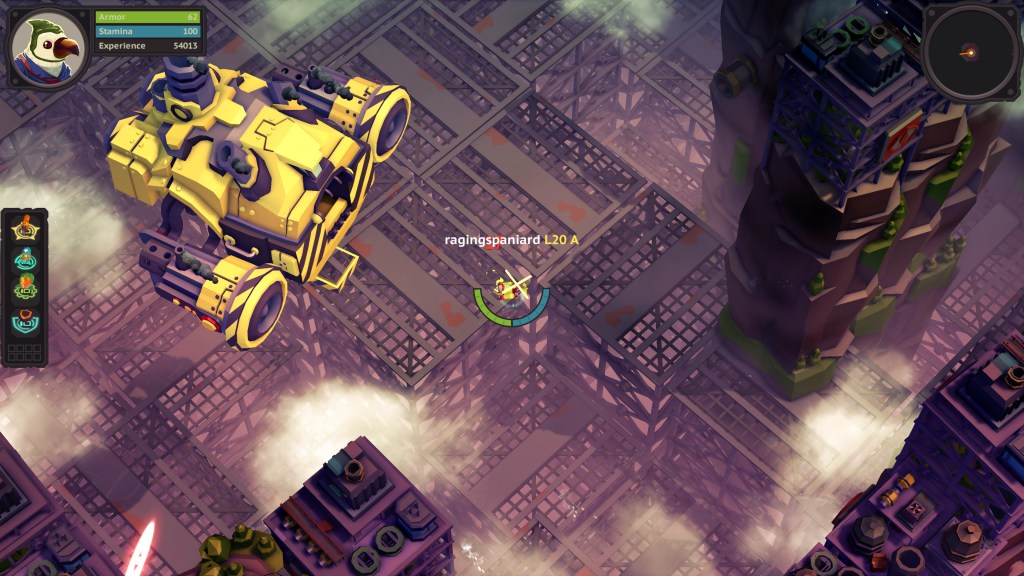Activate the teal shield ability icon
1024x576 pixels.
click(x=25, y=321)
